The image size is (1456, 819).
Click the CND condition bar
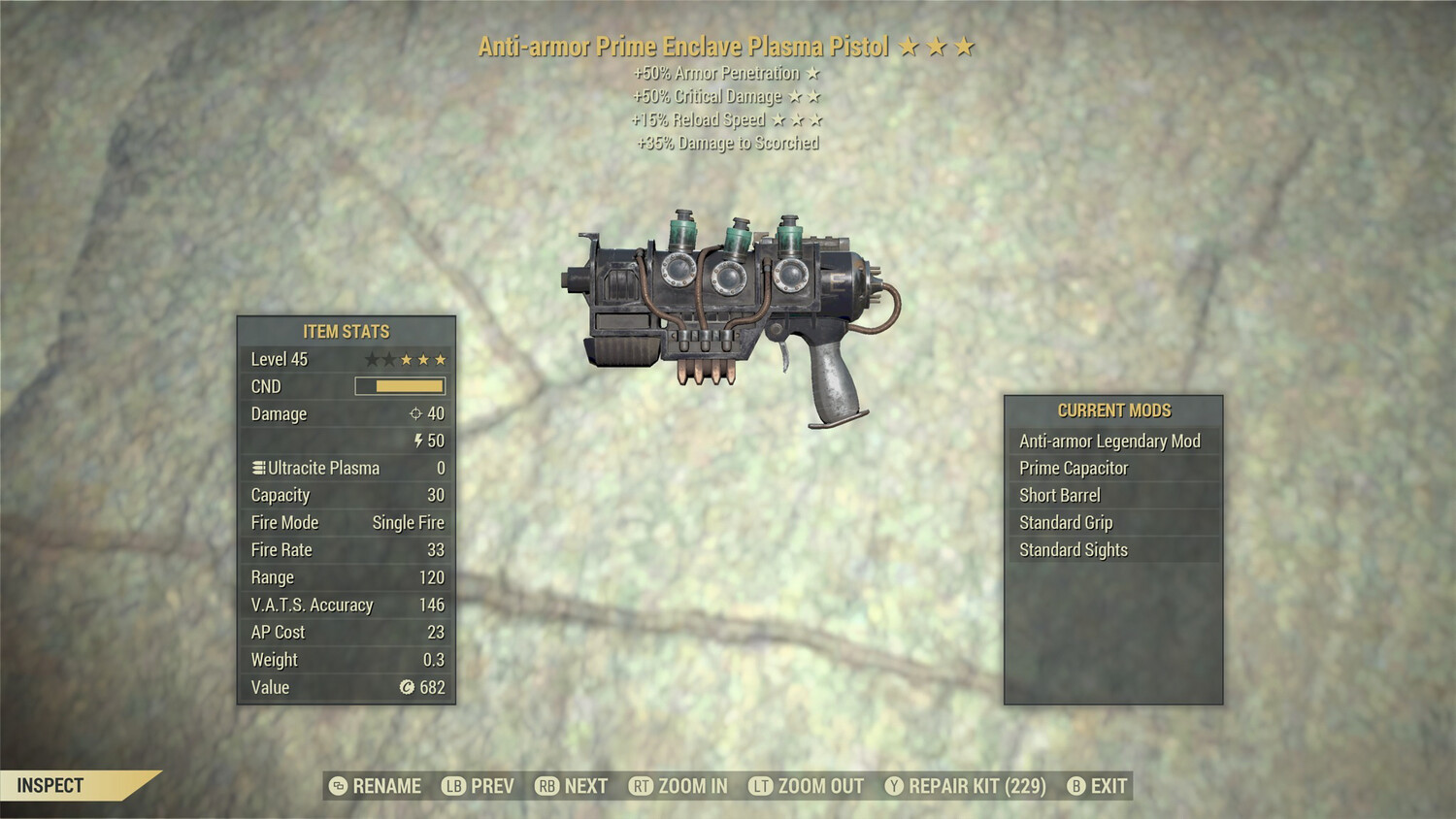[400, 386]
